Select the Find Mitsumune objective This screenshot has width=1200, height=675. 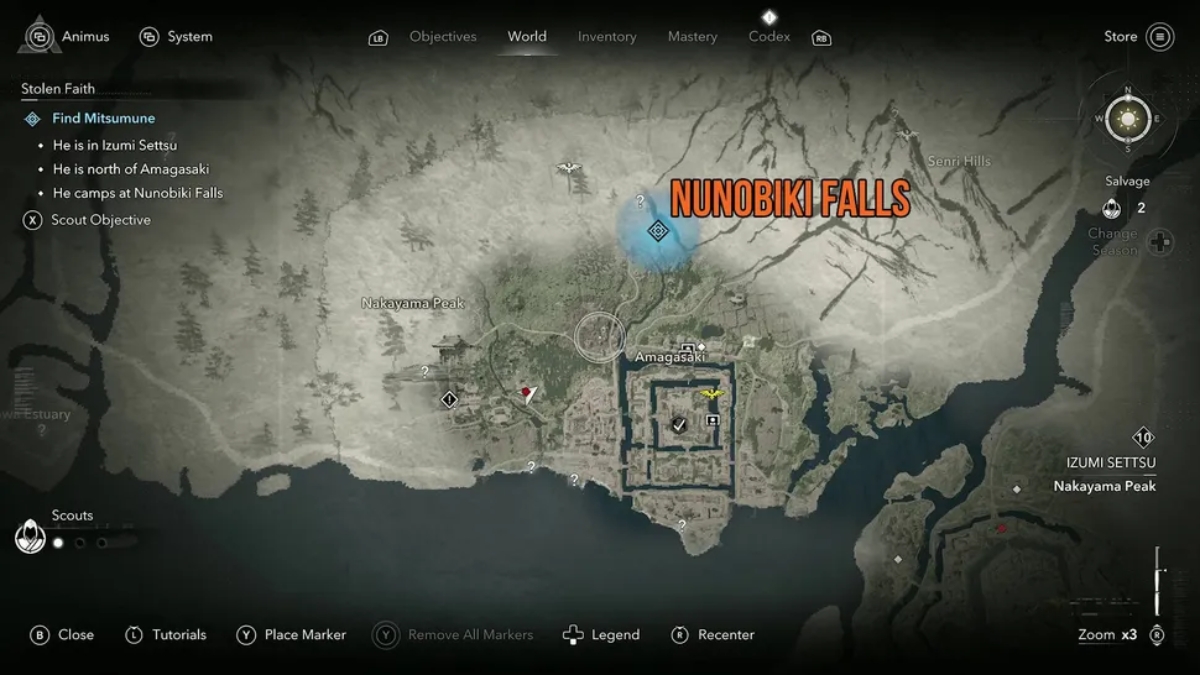pyautogui.click(x=103, y=118)
